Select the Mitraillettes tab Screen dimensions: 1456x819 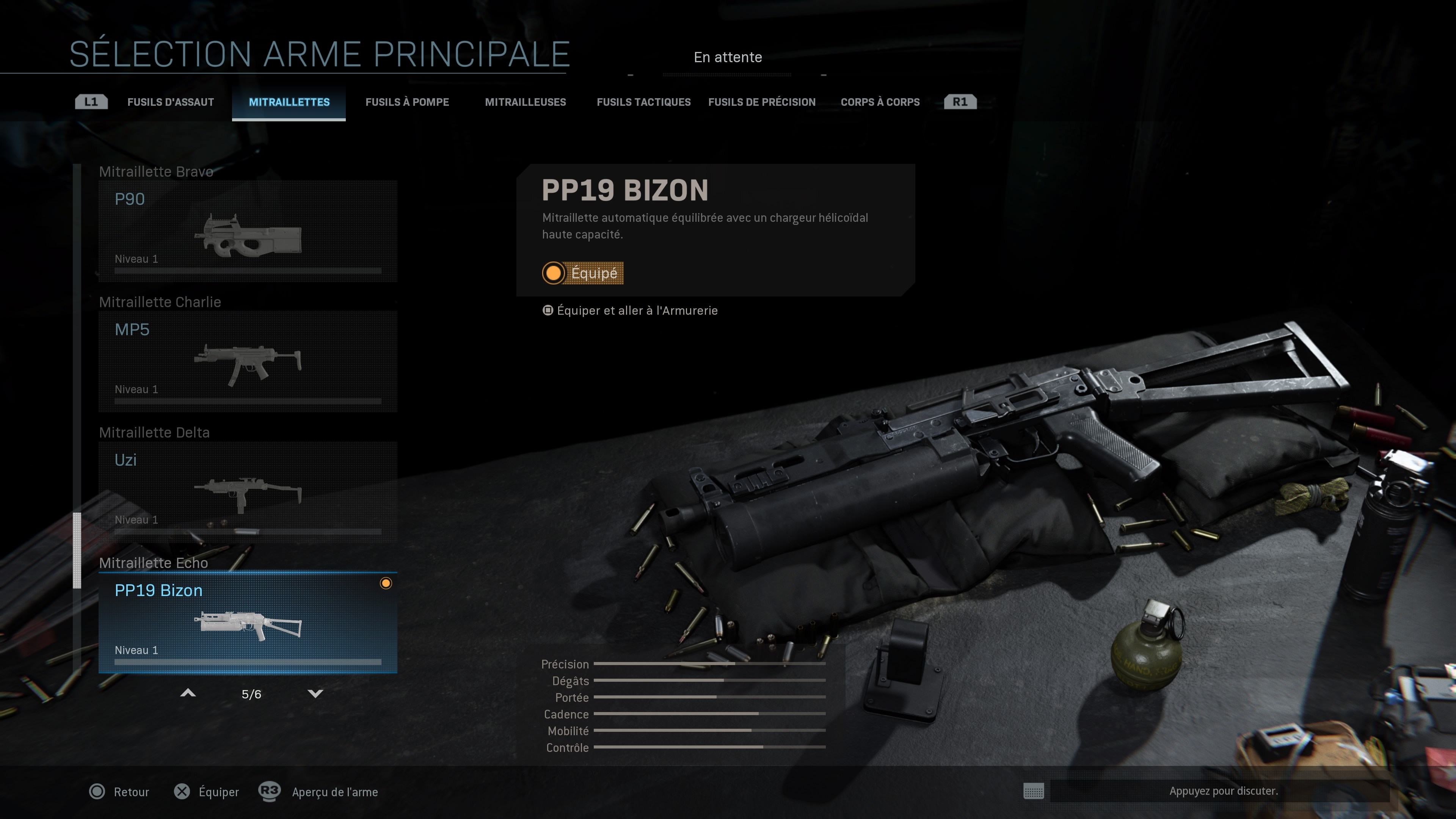(289, 102)
